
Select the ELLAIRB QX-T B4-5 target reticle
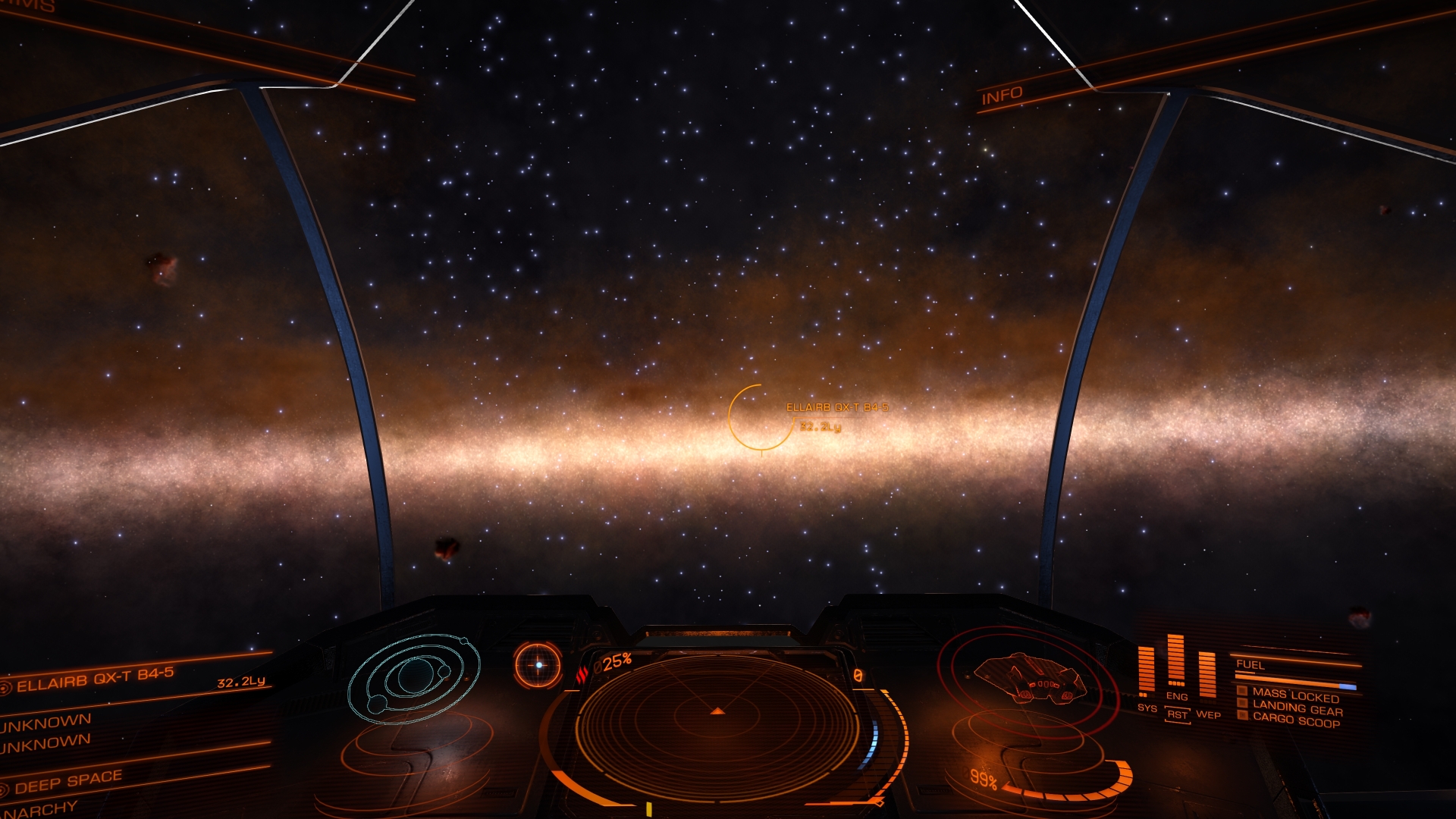click(x=760, y=417)
